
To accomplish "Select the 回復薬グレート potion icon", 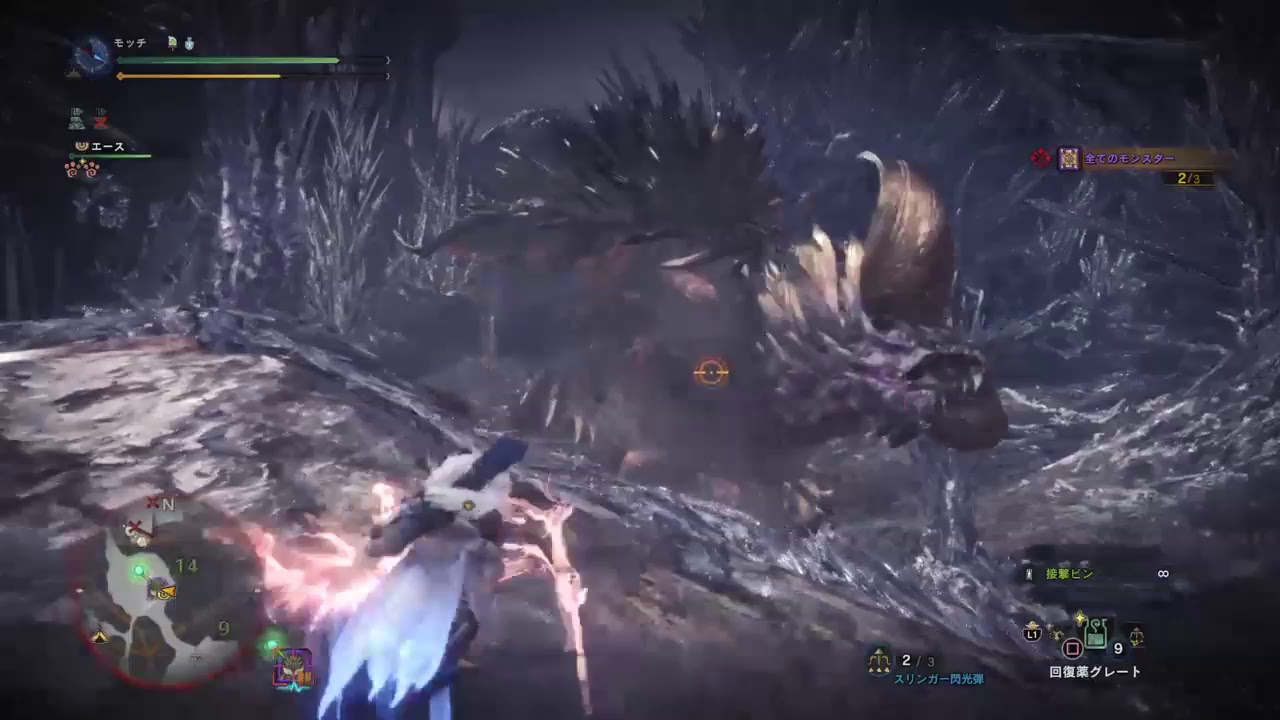I will click(x=1095, y=633).
